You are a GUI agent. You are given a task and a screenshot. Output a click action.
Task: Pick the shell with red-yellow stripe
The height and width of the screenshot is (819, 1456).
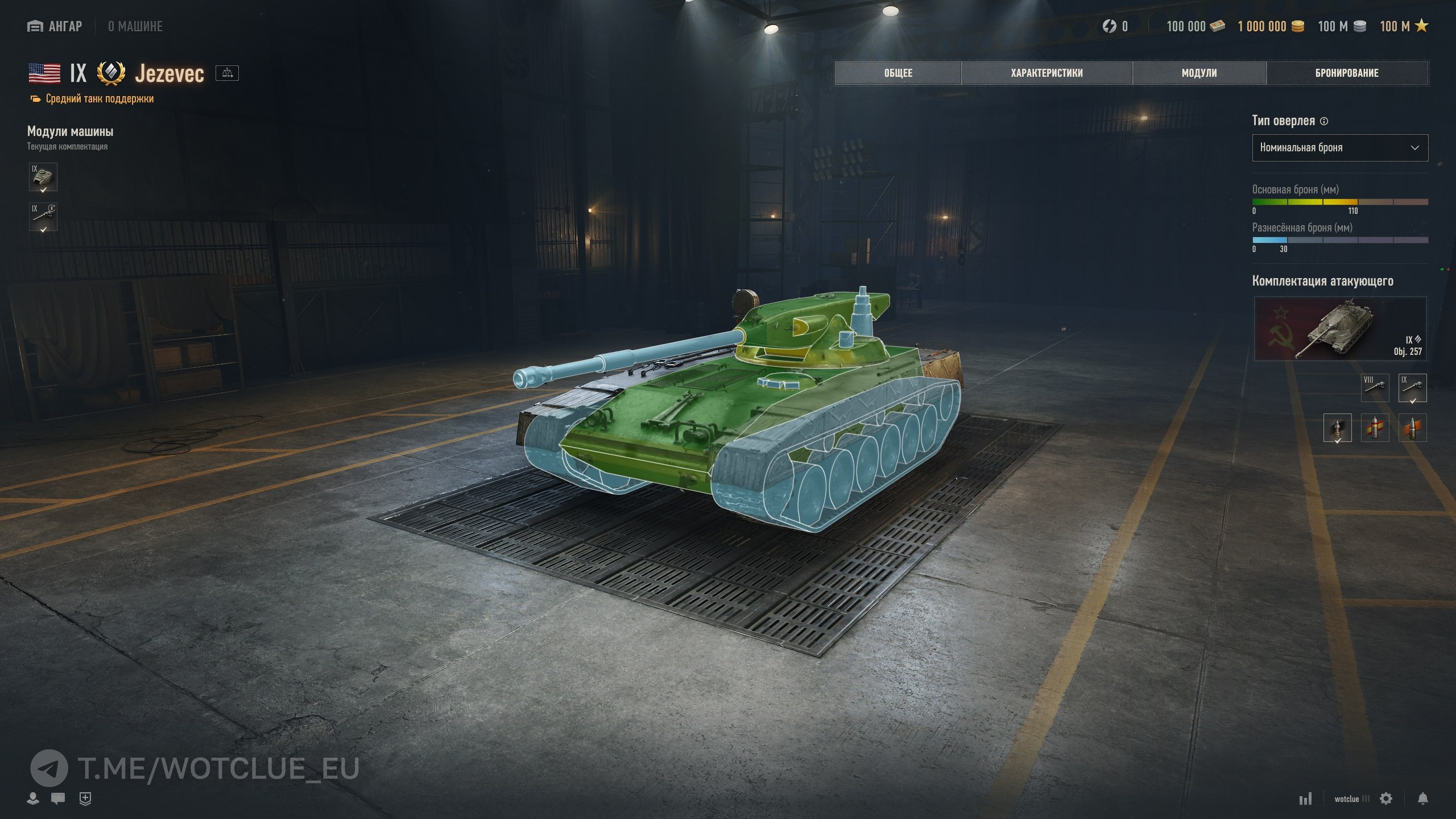pyautogui.click(x=1375, y=428)
